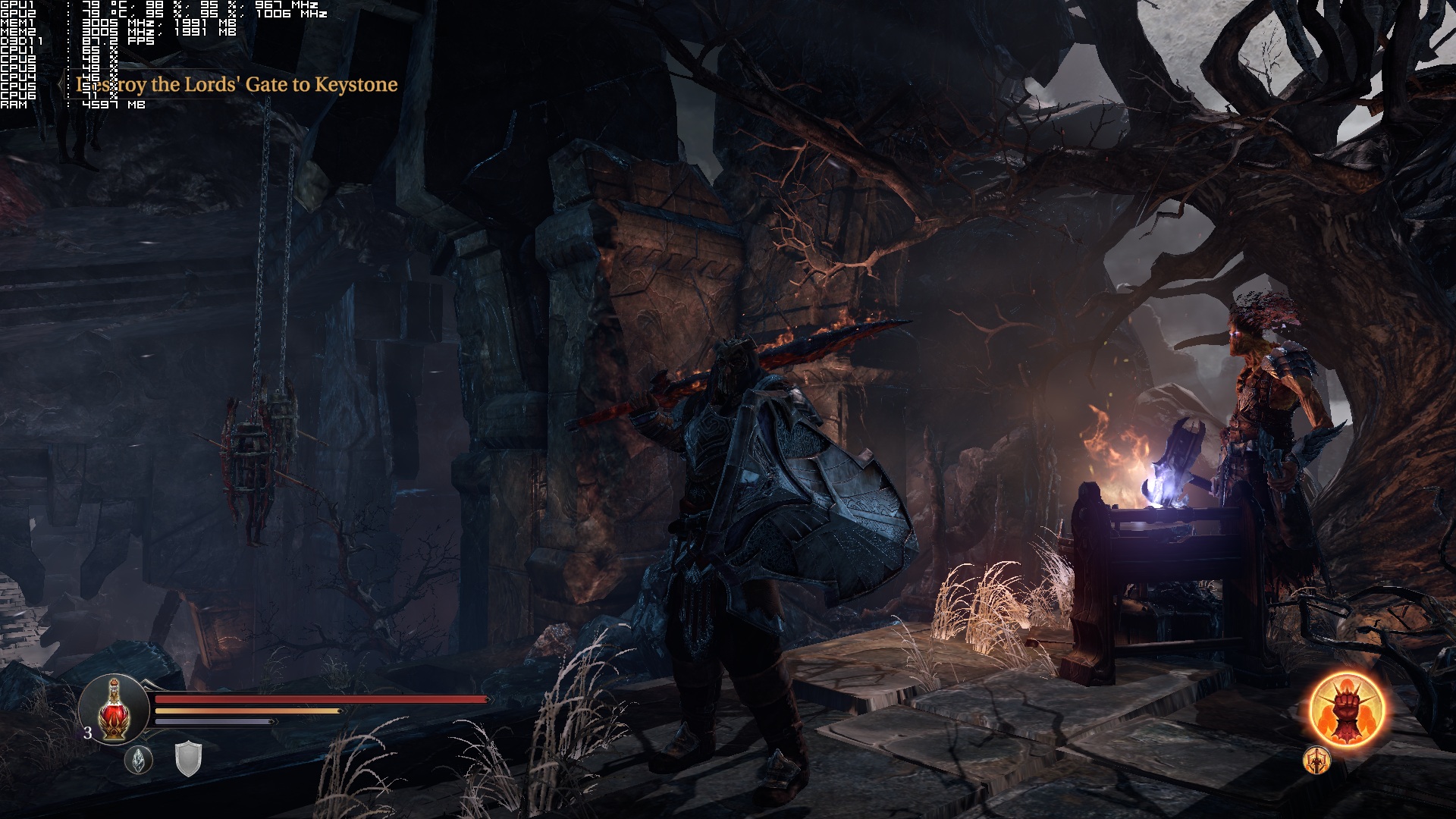1456x819 pixels.
Task: Click the Lords' Gate to Keystone objective
Action: click(x=237, y=84)
